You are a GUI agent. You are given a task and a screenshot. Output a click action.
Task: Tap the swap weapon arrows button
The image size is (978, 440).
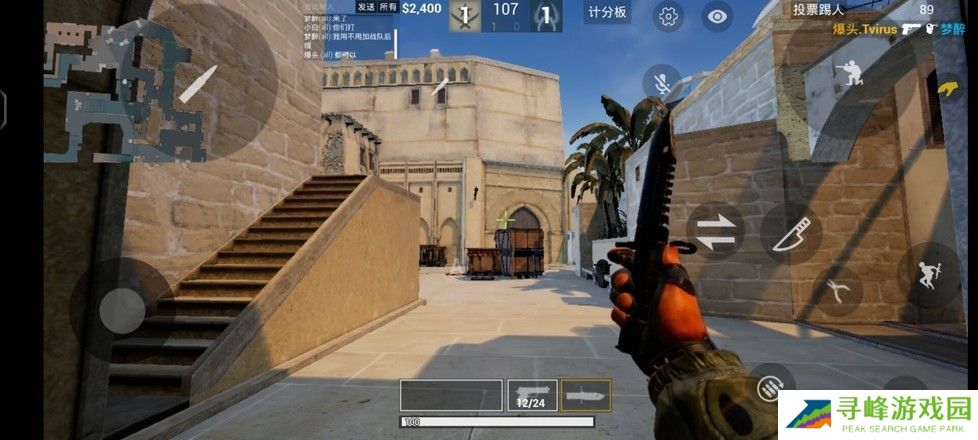(714, 231)
